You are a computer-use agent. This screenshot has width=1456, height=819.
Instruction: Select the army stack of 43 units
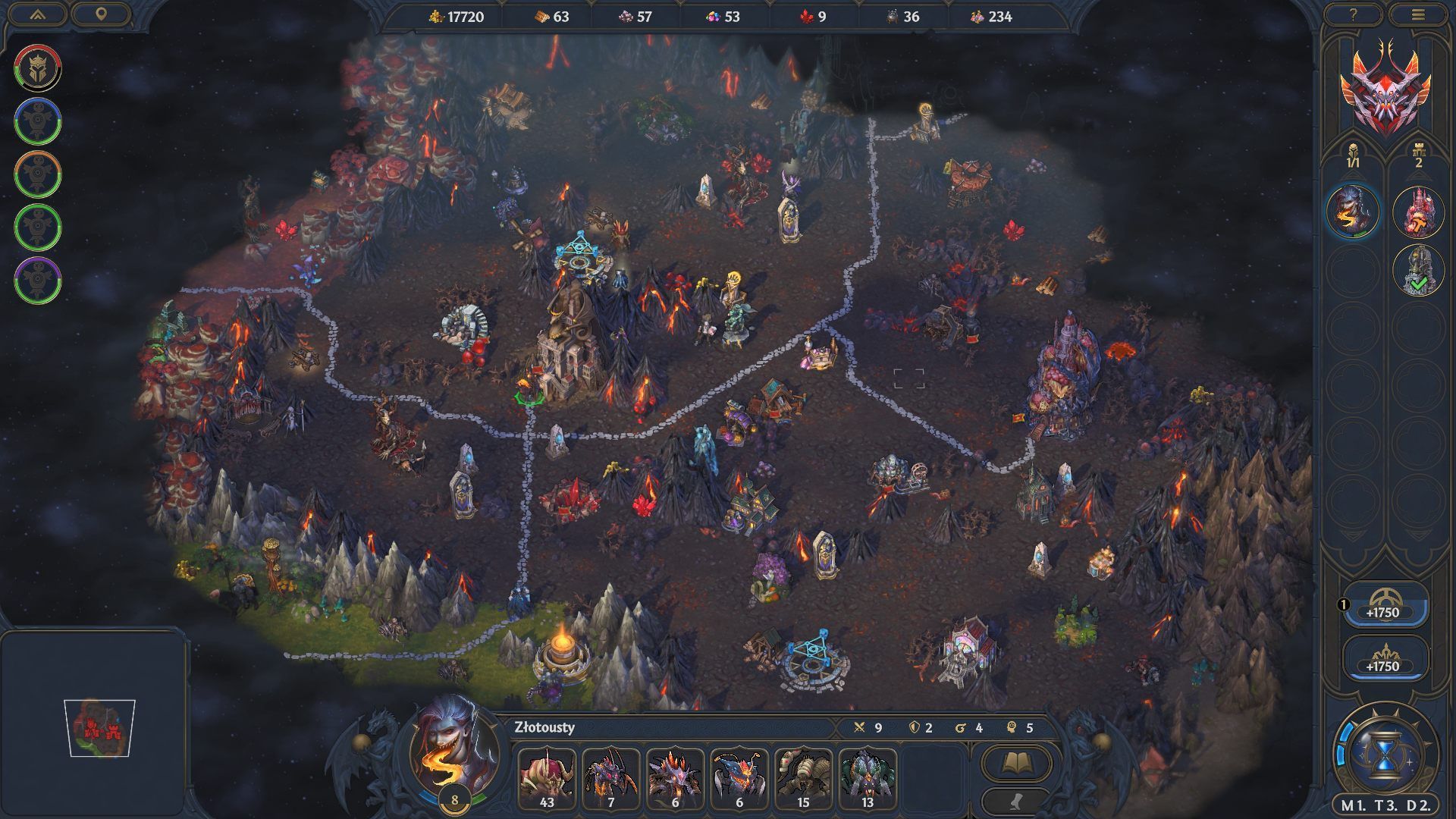(x=547, y=779)
